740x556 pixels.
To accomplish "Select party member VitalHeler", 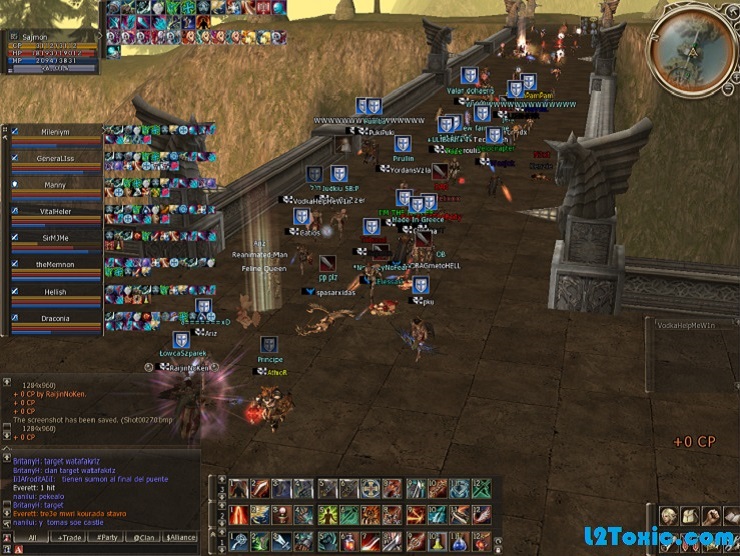I will point(55,211).
